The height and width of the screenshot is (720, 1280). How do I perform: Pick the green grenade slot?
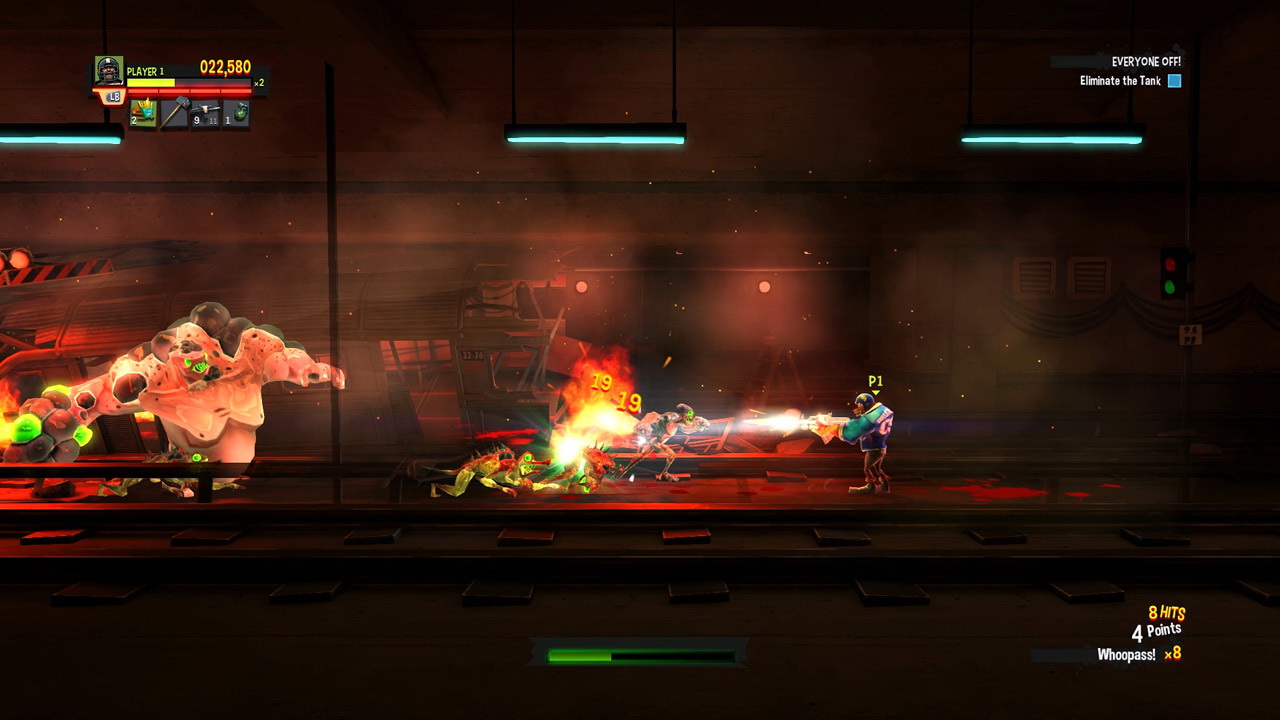[236, 114]
